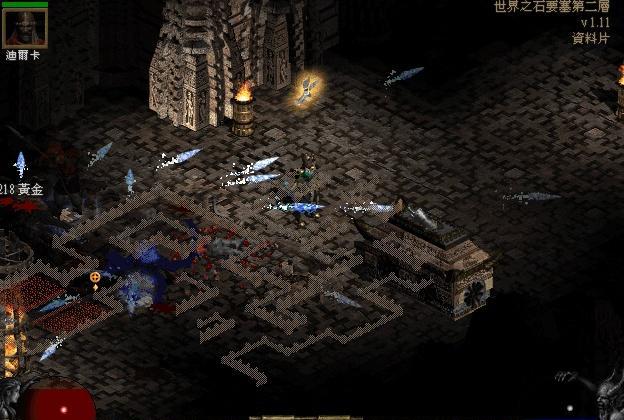Screen dimensions: 624x420
Task: Click the mercenary portrait of 迪爾卡
Action: point(24,29)
